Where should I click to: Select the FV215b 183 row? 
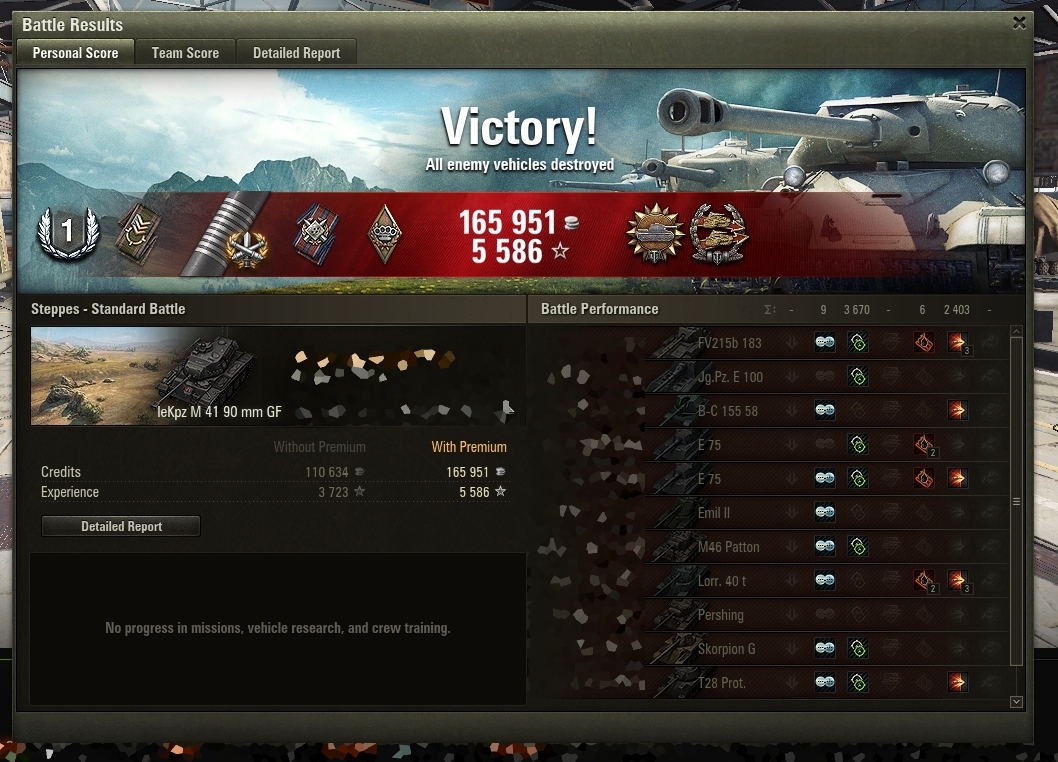tap(730, 343)
